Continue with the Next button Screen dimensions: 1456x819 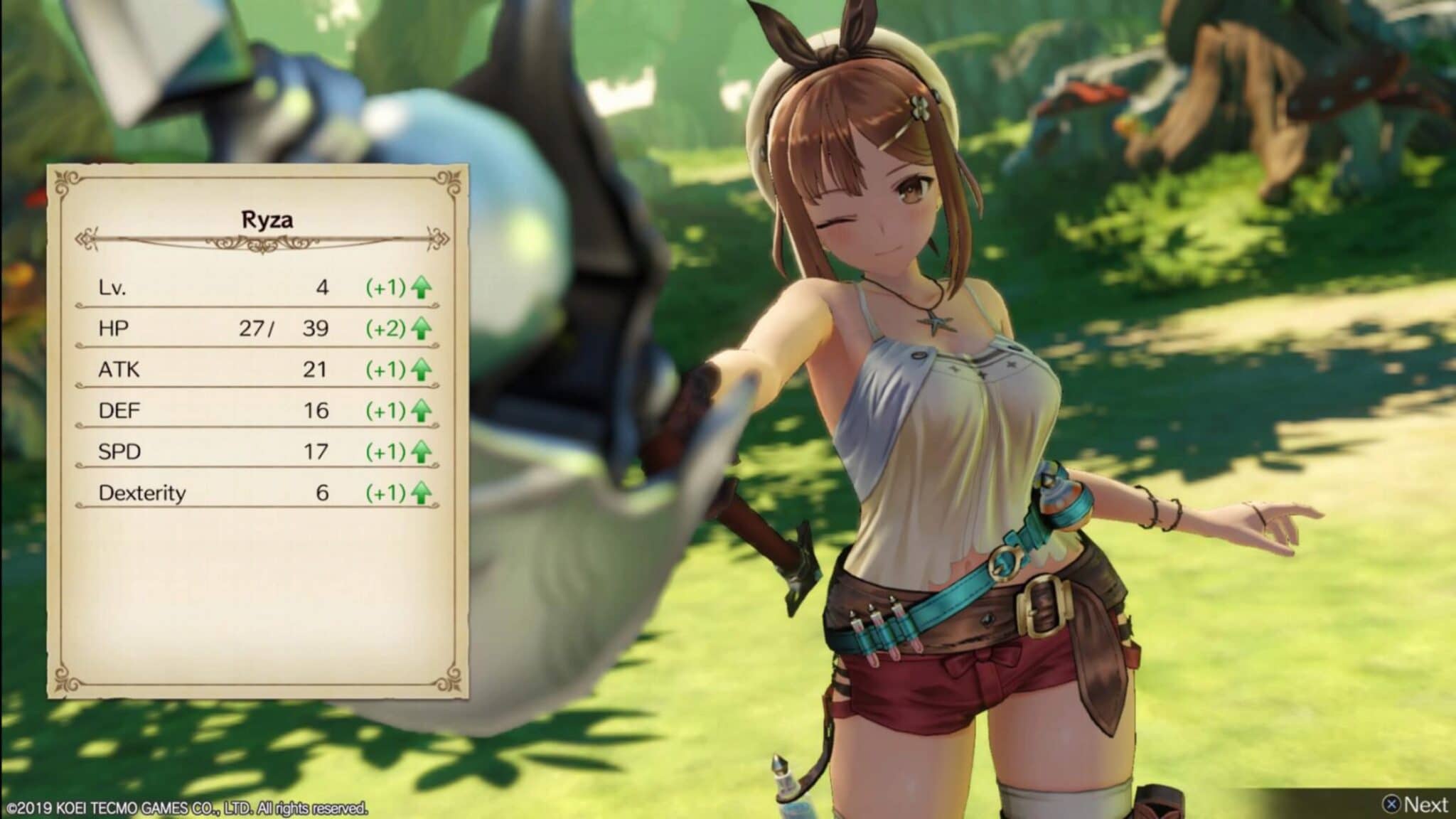click(x=1415, y=804)
